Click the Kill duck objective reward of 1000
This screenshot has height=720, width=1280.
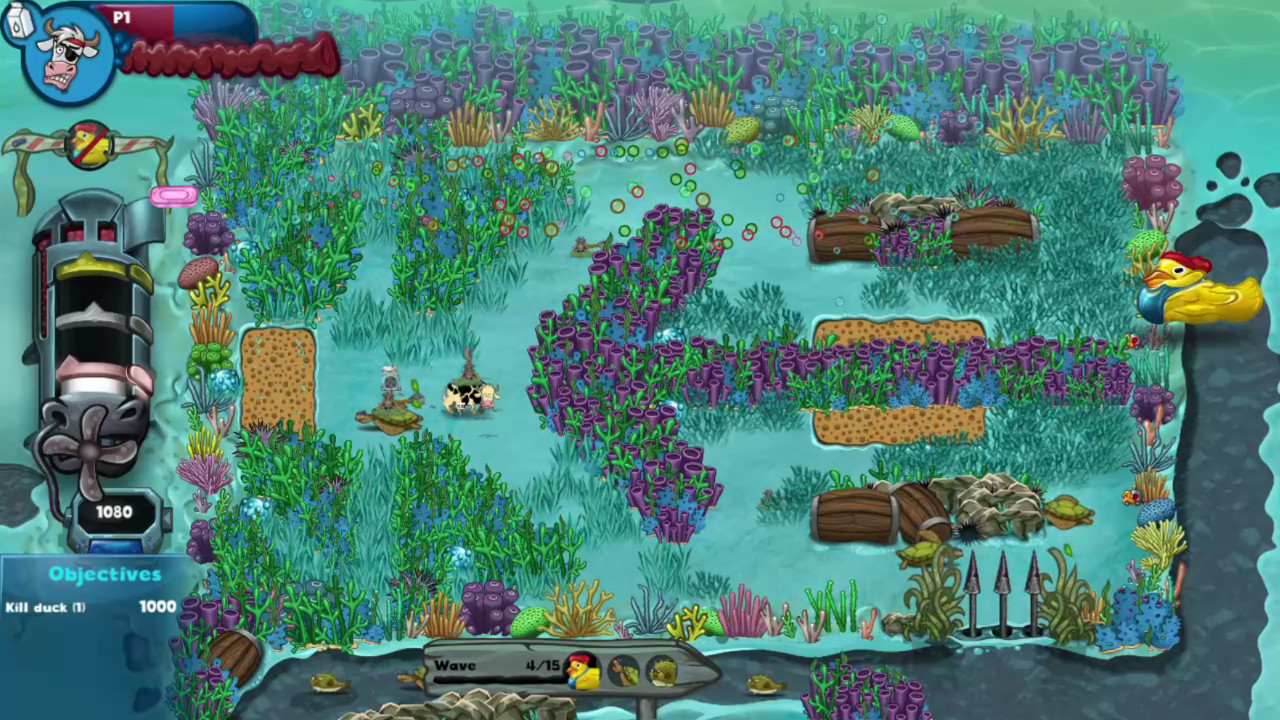[x=157, y=606]
